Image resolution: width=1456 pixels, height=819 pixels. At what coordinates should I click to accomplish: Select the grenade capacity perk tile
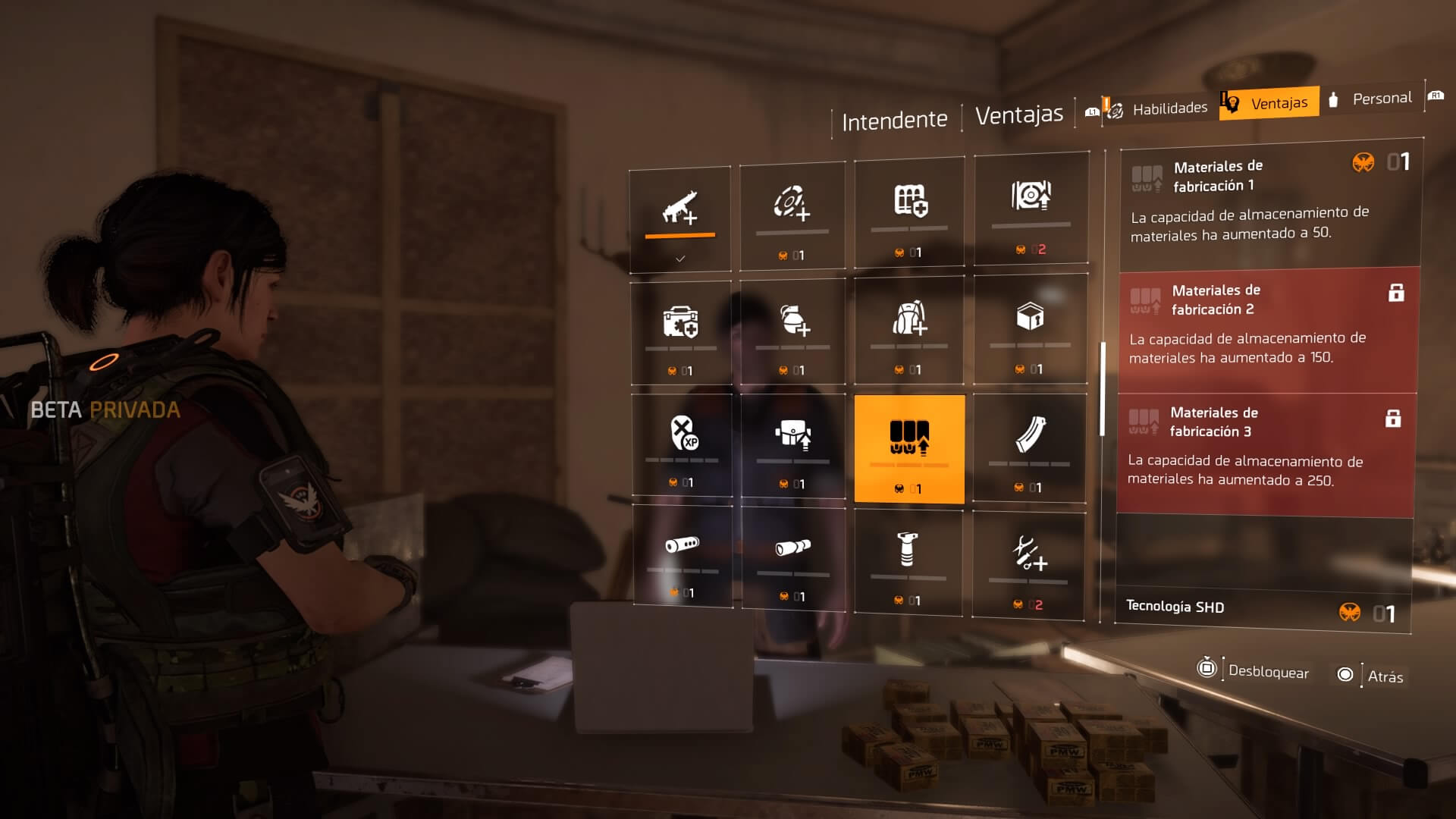click(793, 331)
